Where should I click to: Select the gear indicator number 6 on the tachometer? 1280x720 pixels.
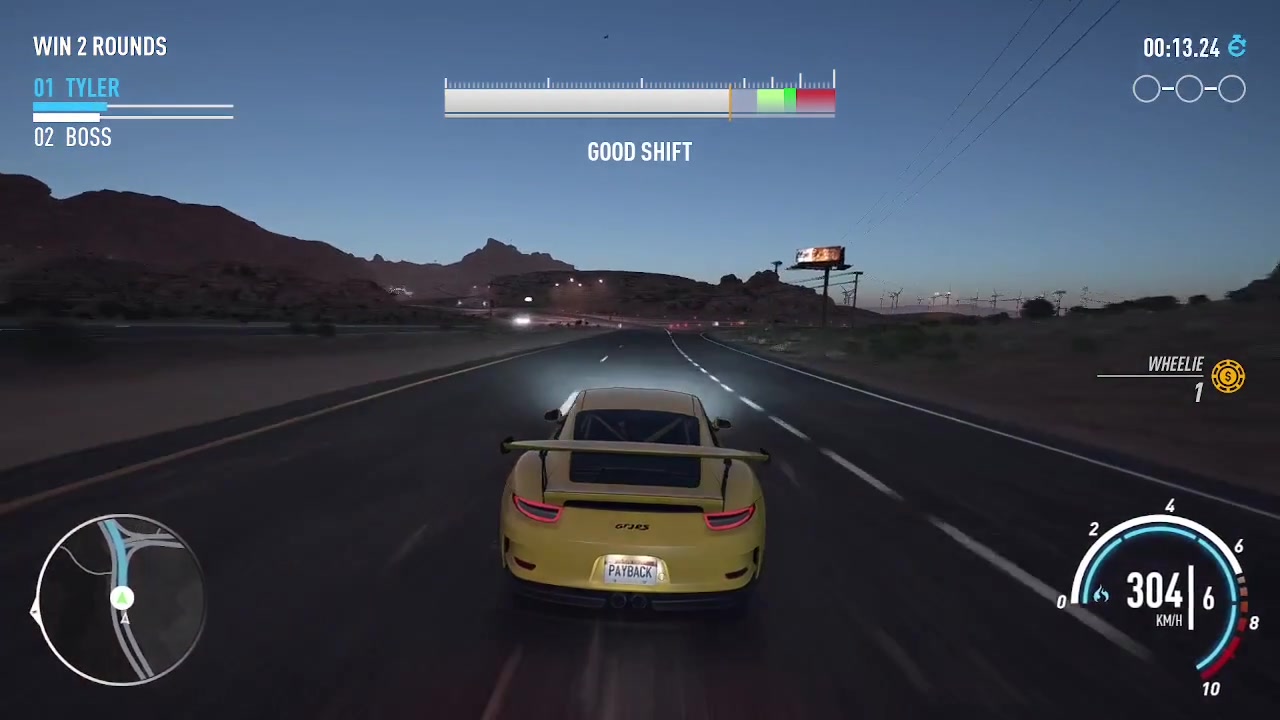pos(1208,598)
